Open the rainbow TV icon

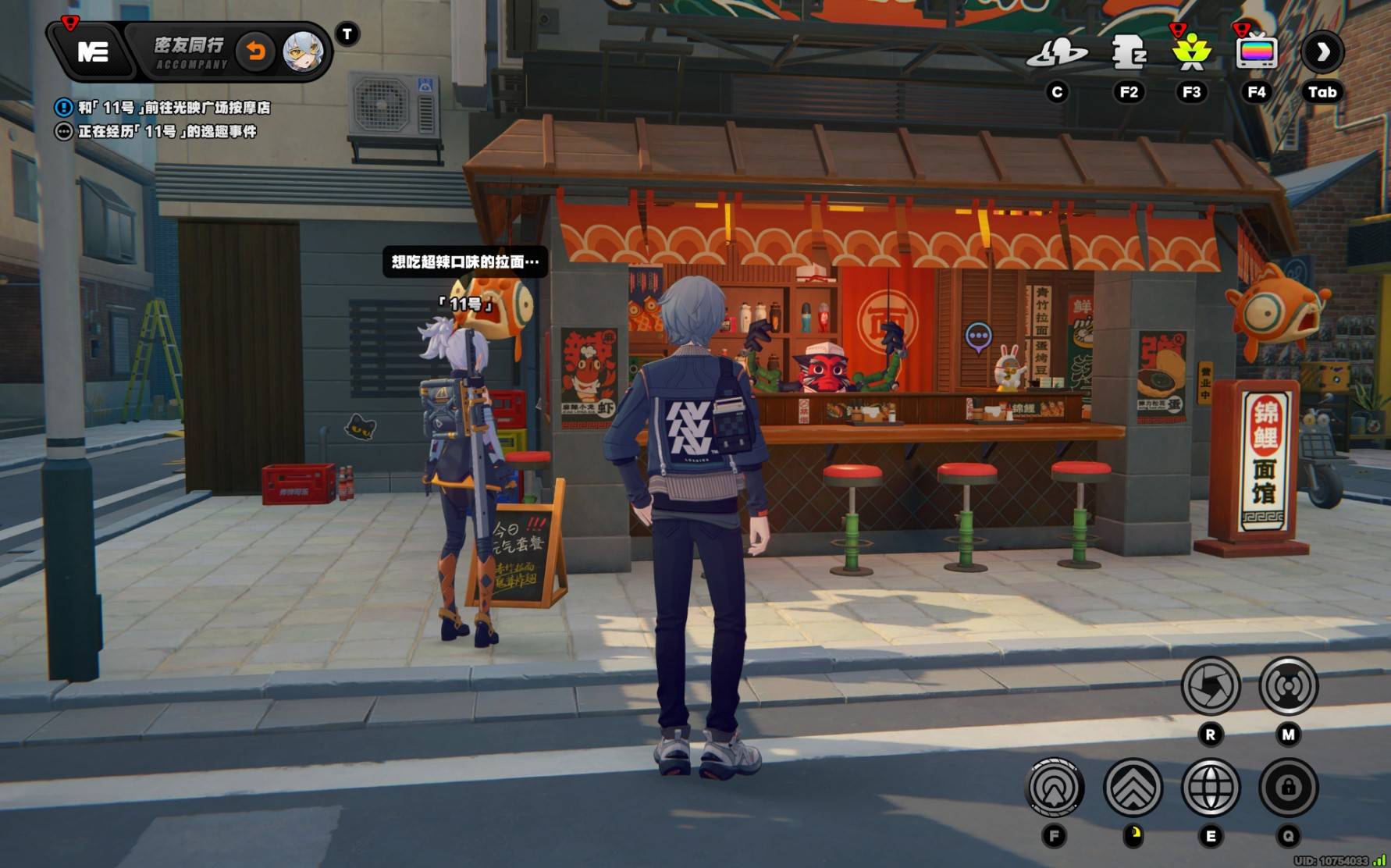tap(1256, 53)
